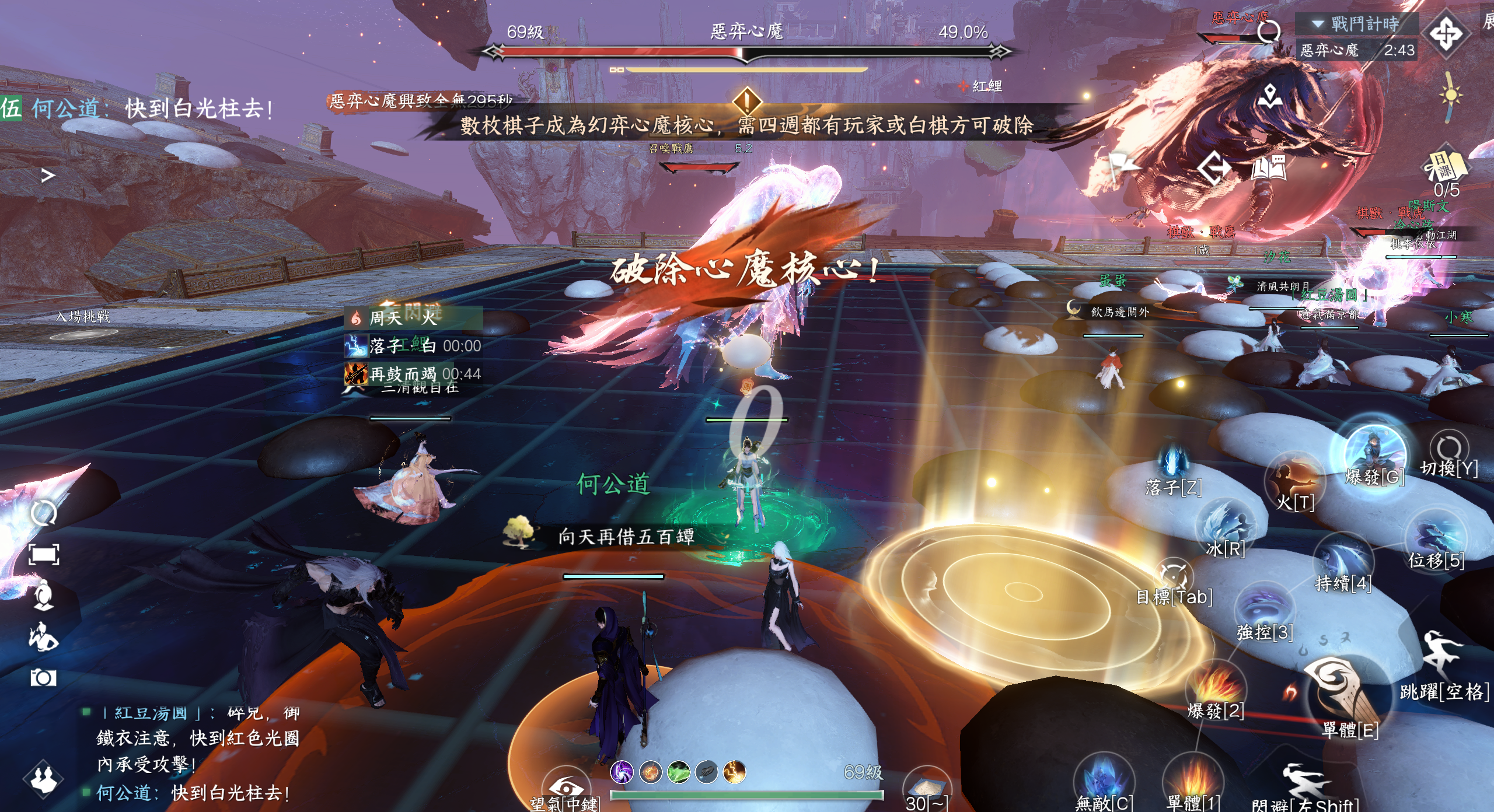Use the 火[T] fire skill
The image size is (1494, 812).
coord(1294,480)
